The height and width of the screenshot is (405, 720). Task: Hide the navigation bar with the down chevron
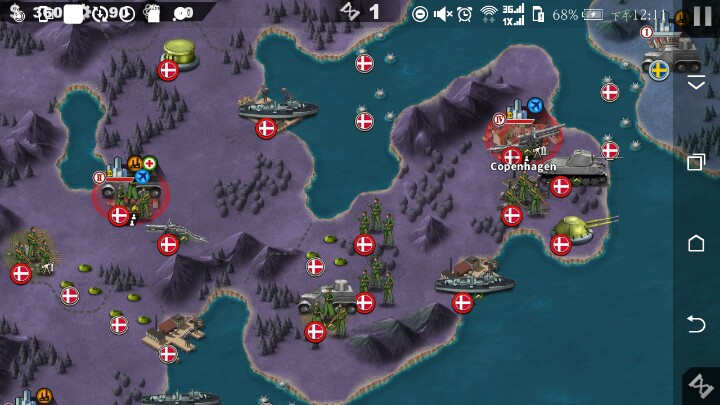point(697,84)
